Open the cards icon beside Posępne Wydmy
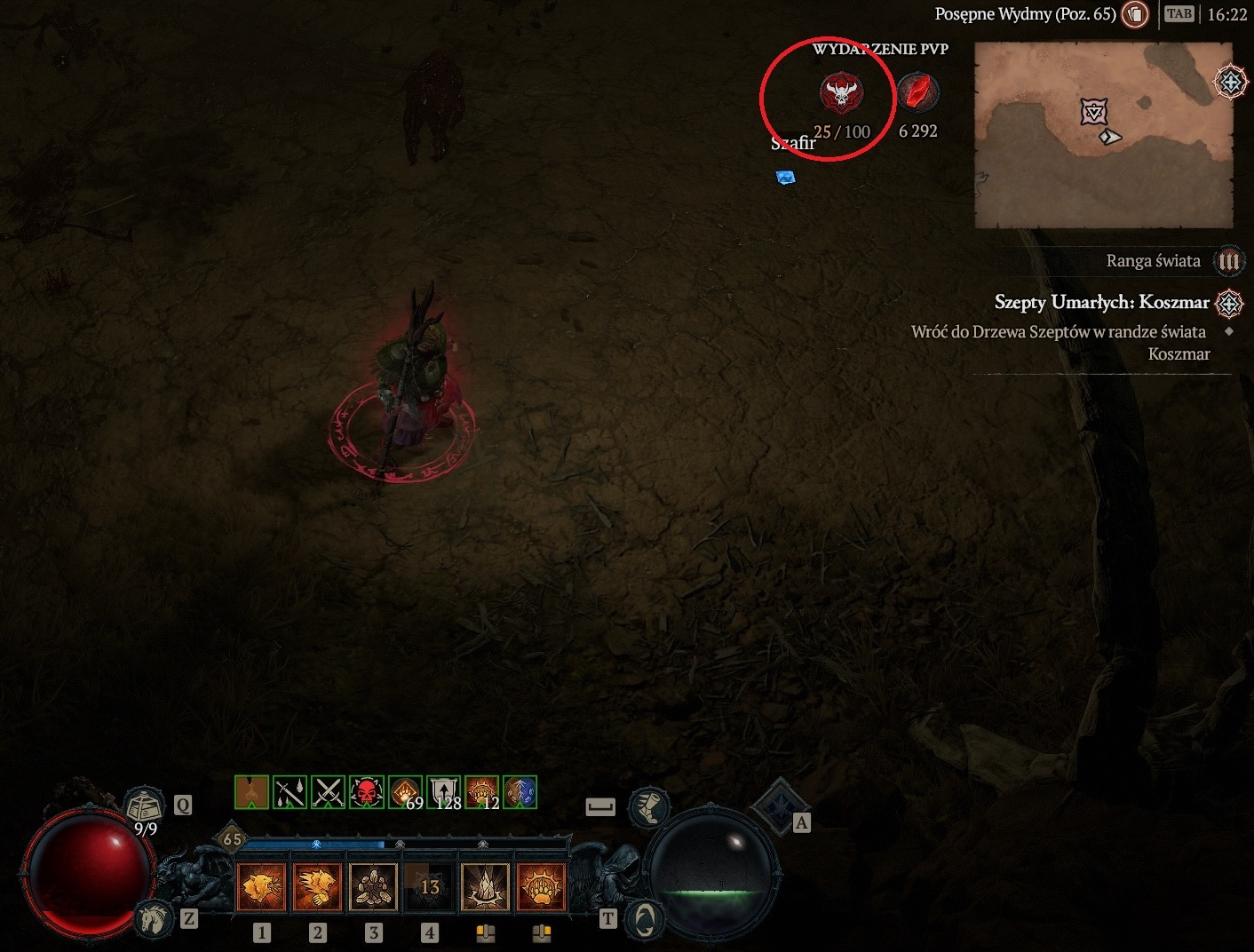1254x952 pixels. point(1134,14)
